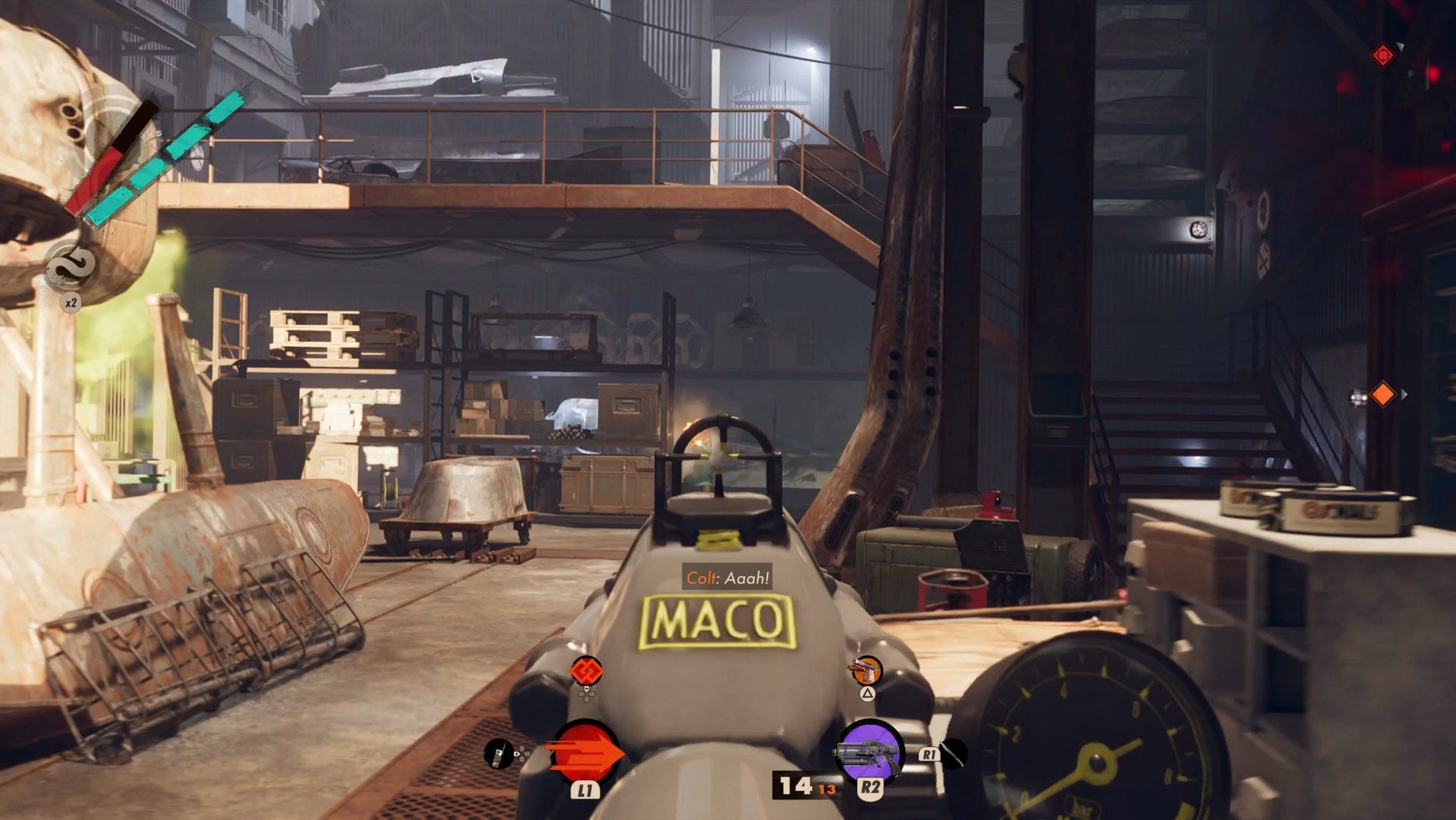Expand the d-pad selector under the grenade icon

click(587, 696)
